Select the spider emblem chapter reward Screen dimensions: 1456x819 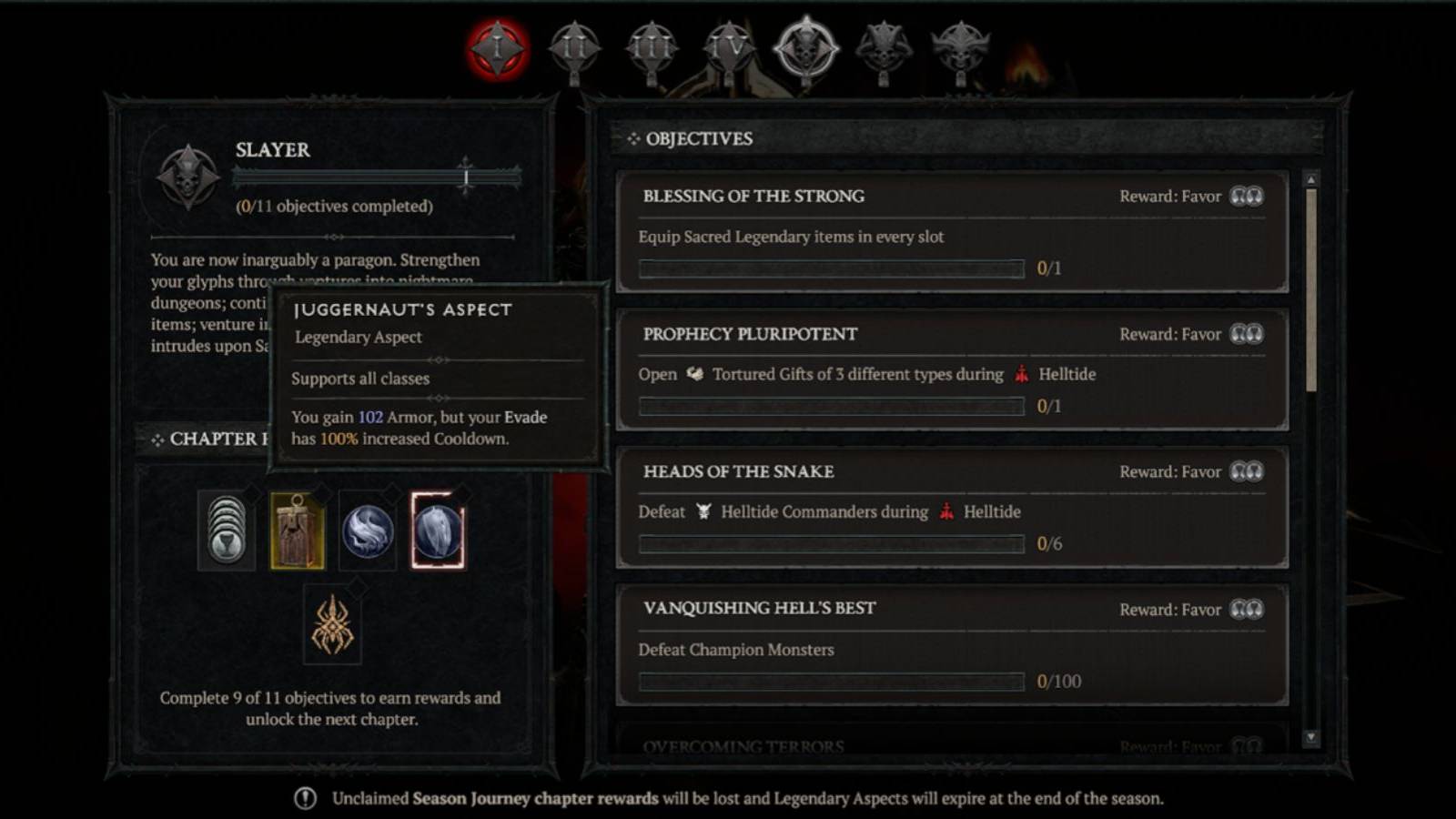click(x=334, y=624)
